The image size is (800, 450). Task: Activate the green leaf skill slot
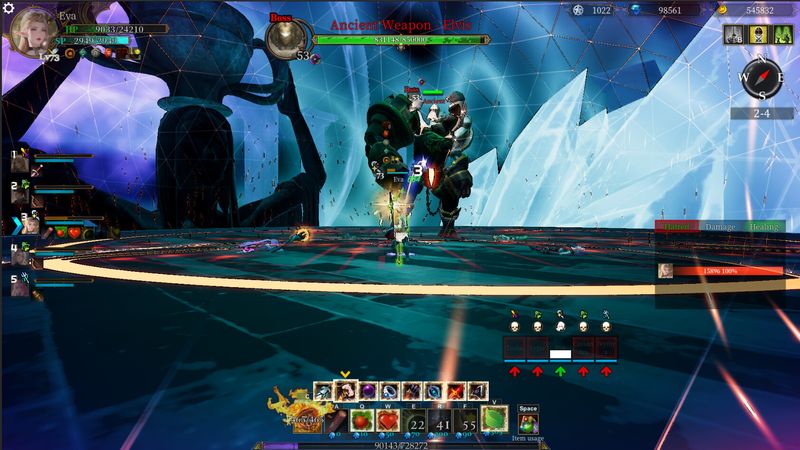point(495,419)
